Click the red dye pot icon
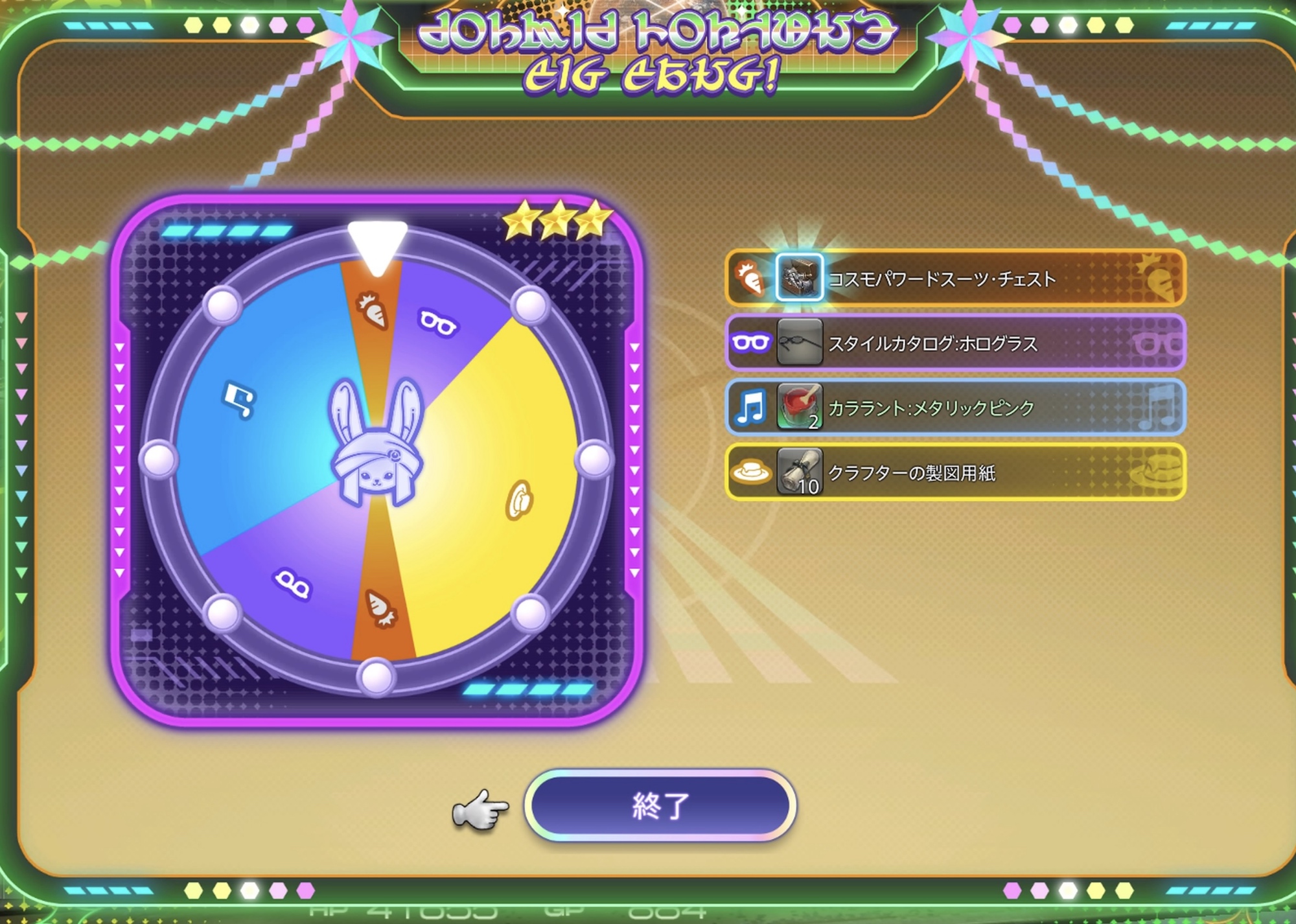 click(x=800, y=407)
